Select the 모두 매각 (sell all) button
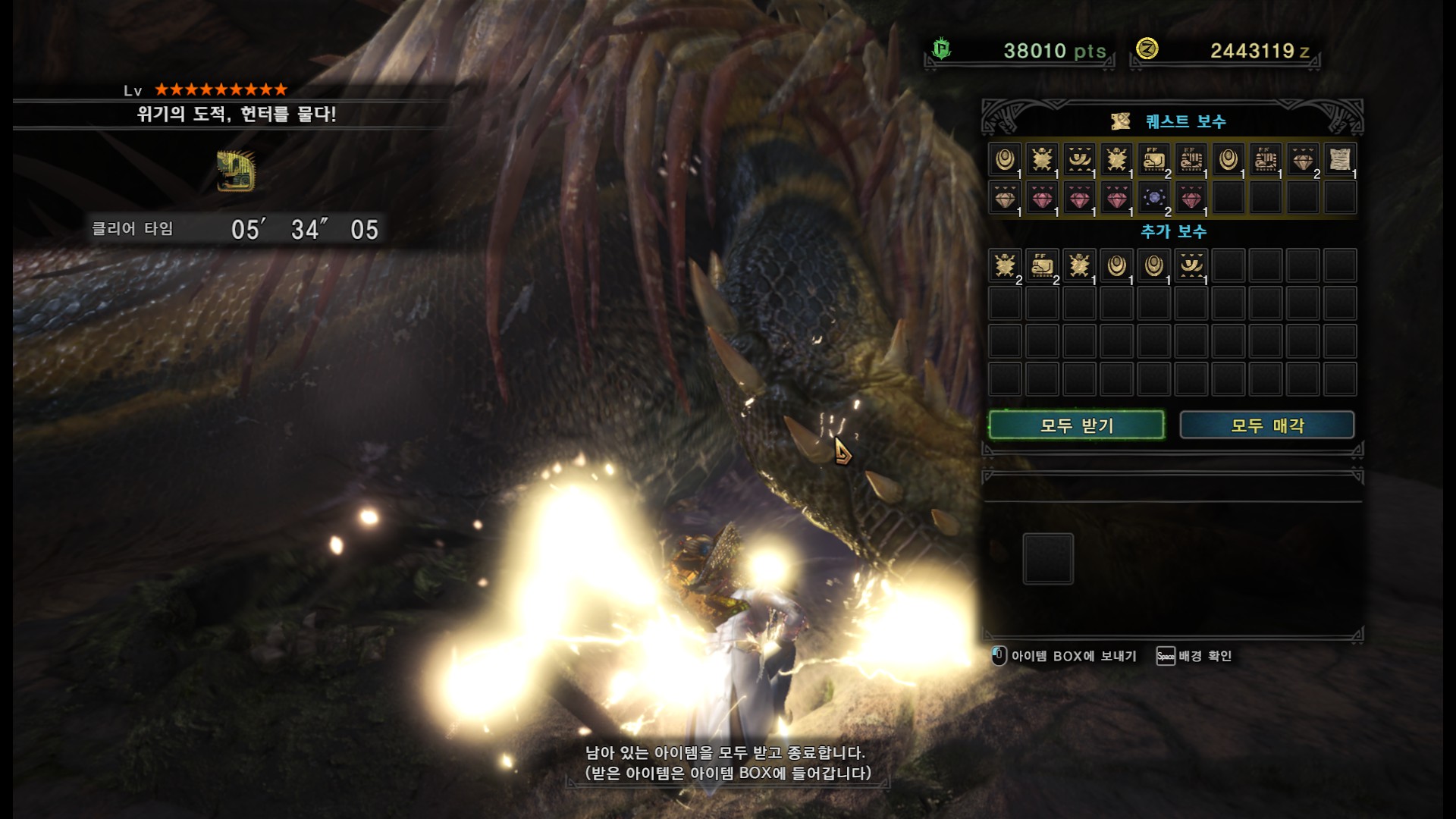This screenshot has height=819, width=1456. tap(1266, 425)
